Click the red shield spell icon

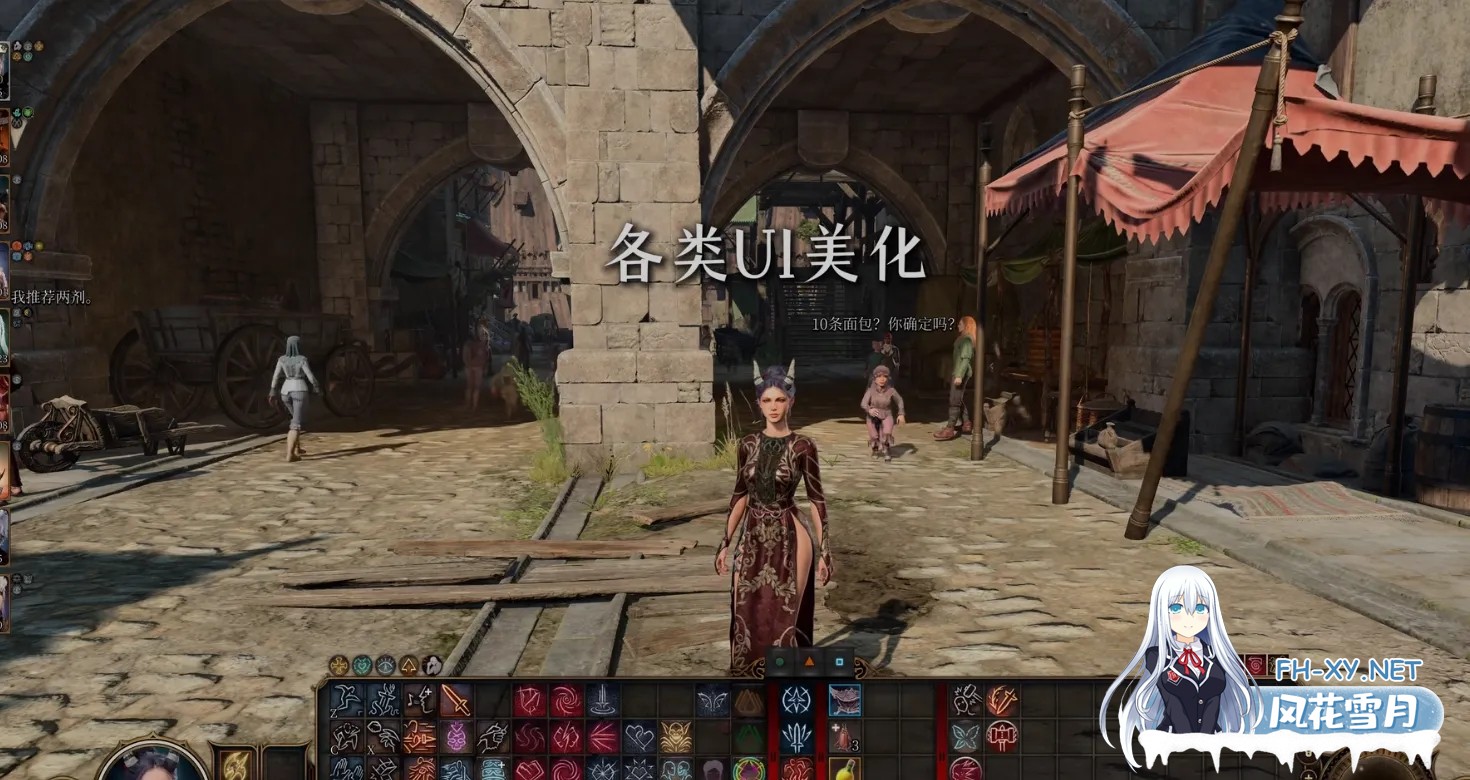coord(529,699)
